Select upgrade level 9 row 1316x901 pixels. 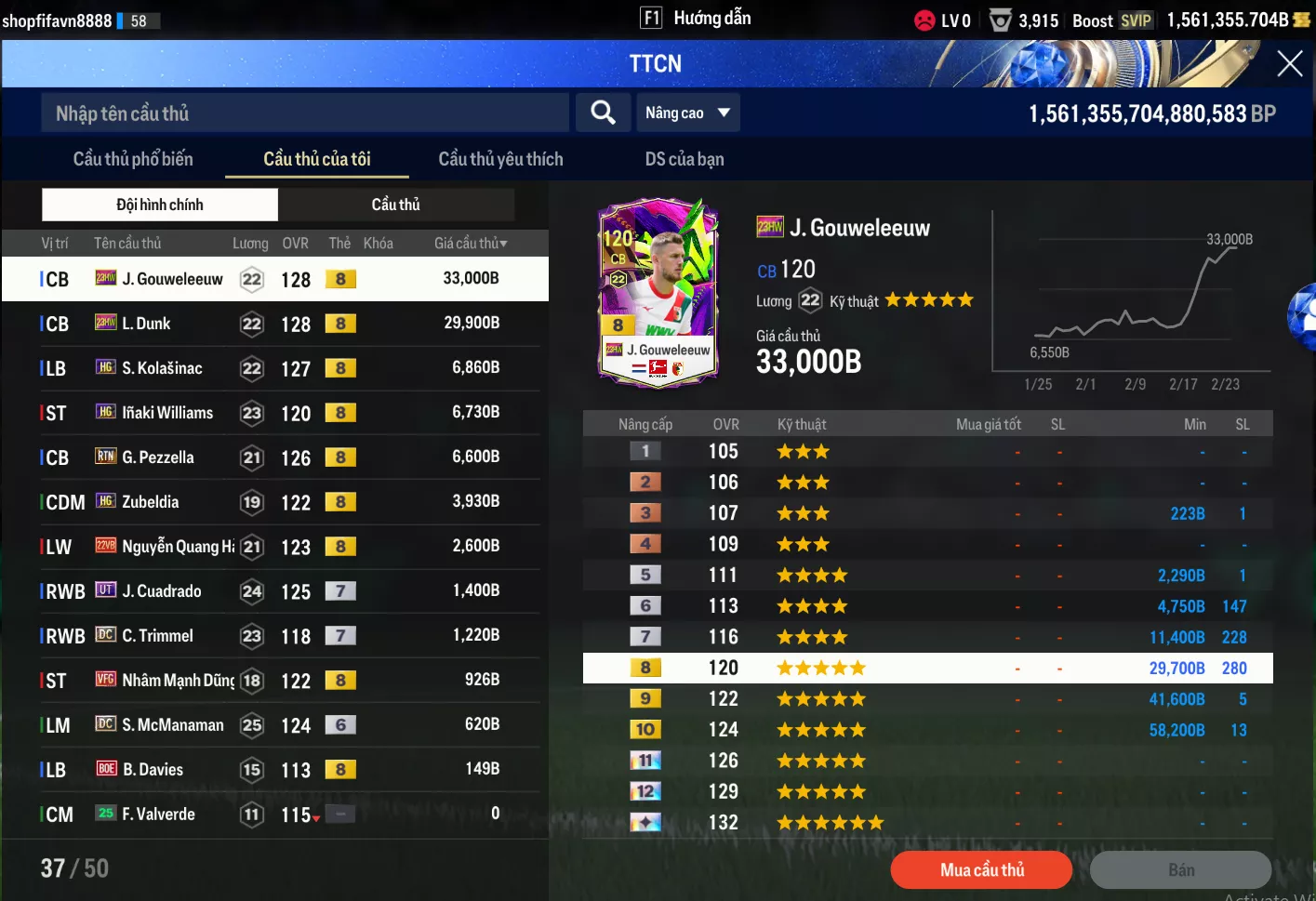click(x=927, y=699)
